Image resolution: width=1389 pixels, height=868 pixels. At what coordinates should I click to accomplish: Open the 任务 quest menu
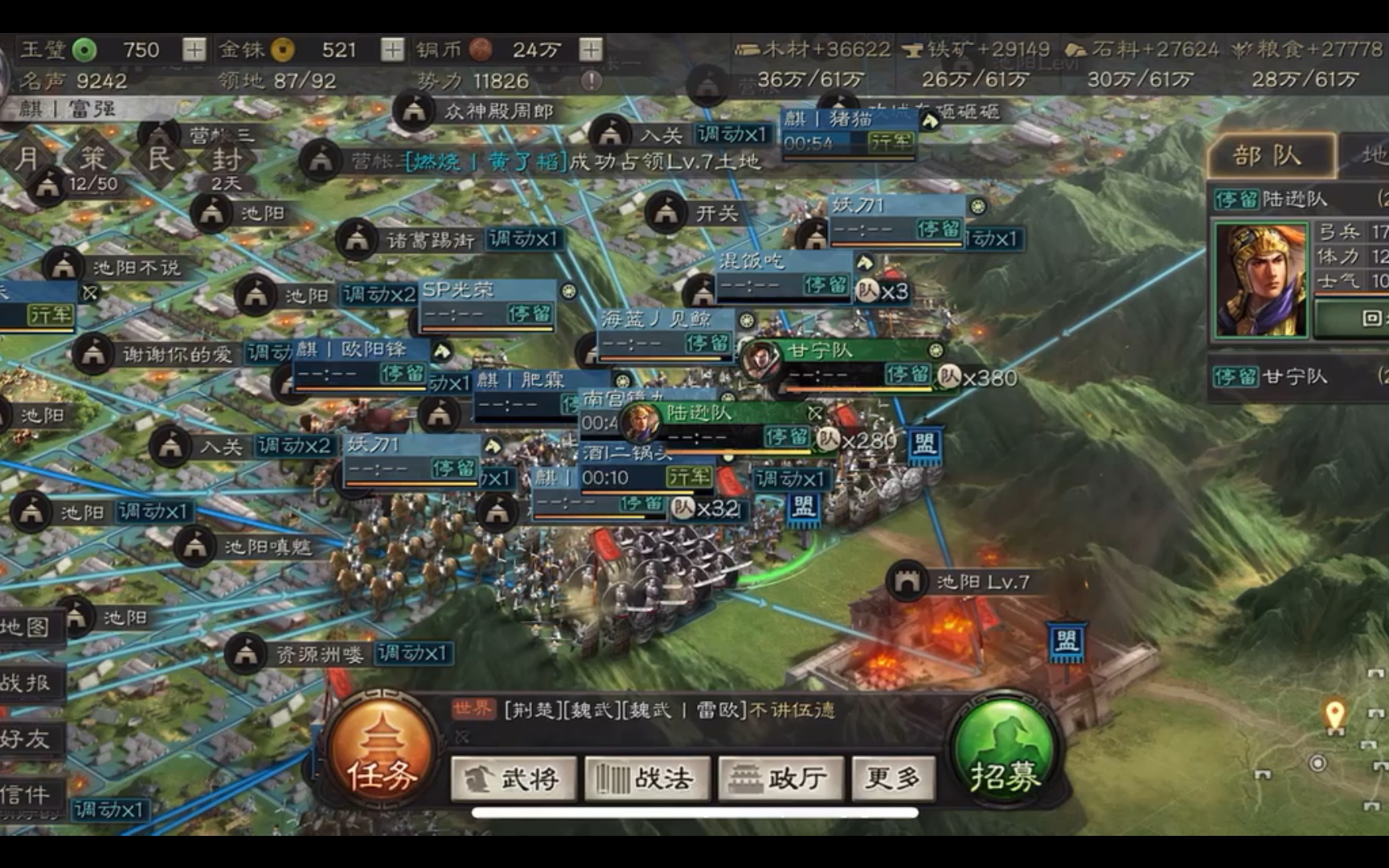click(x=382, y=754)
